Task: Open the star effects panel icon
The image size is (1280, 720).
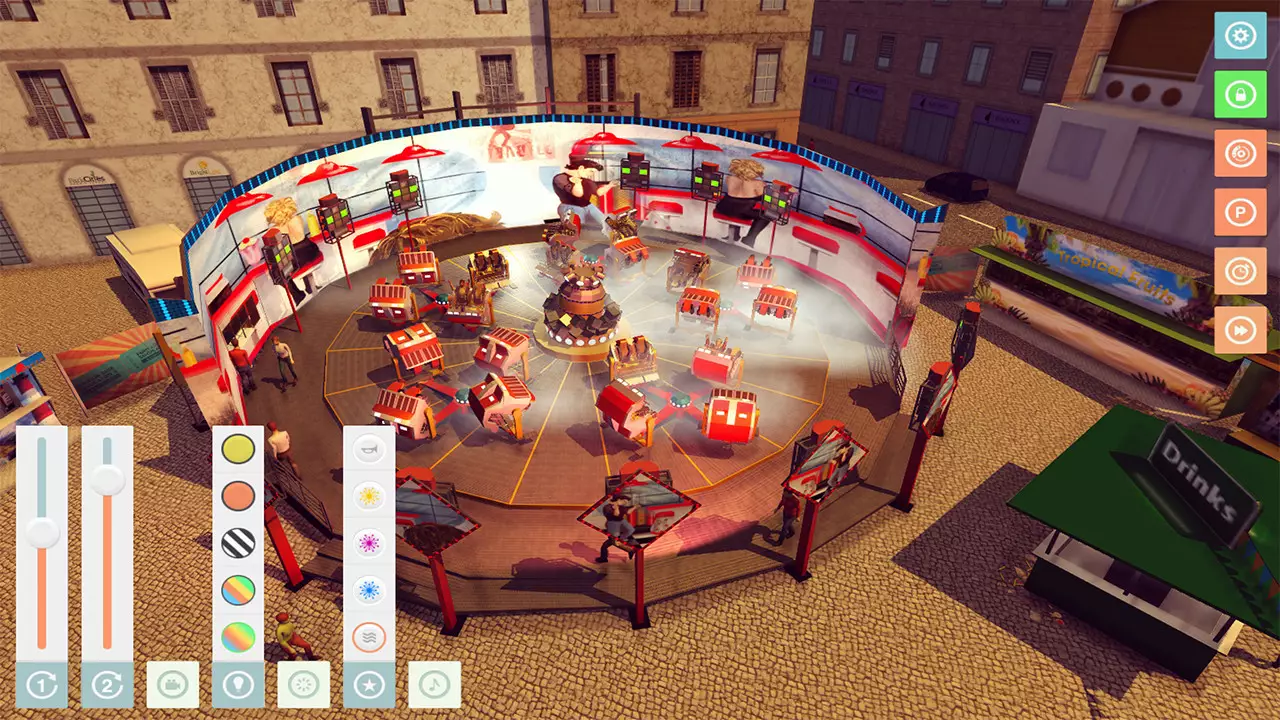Action: [x=367, y=685]
